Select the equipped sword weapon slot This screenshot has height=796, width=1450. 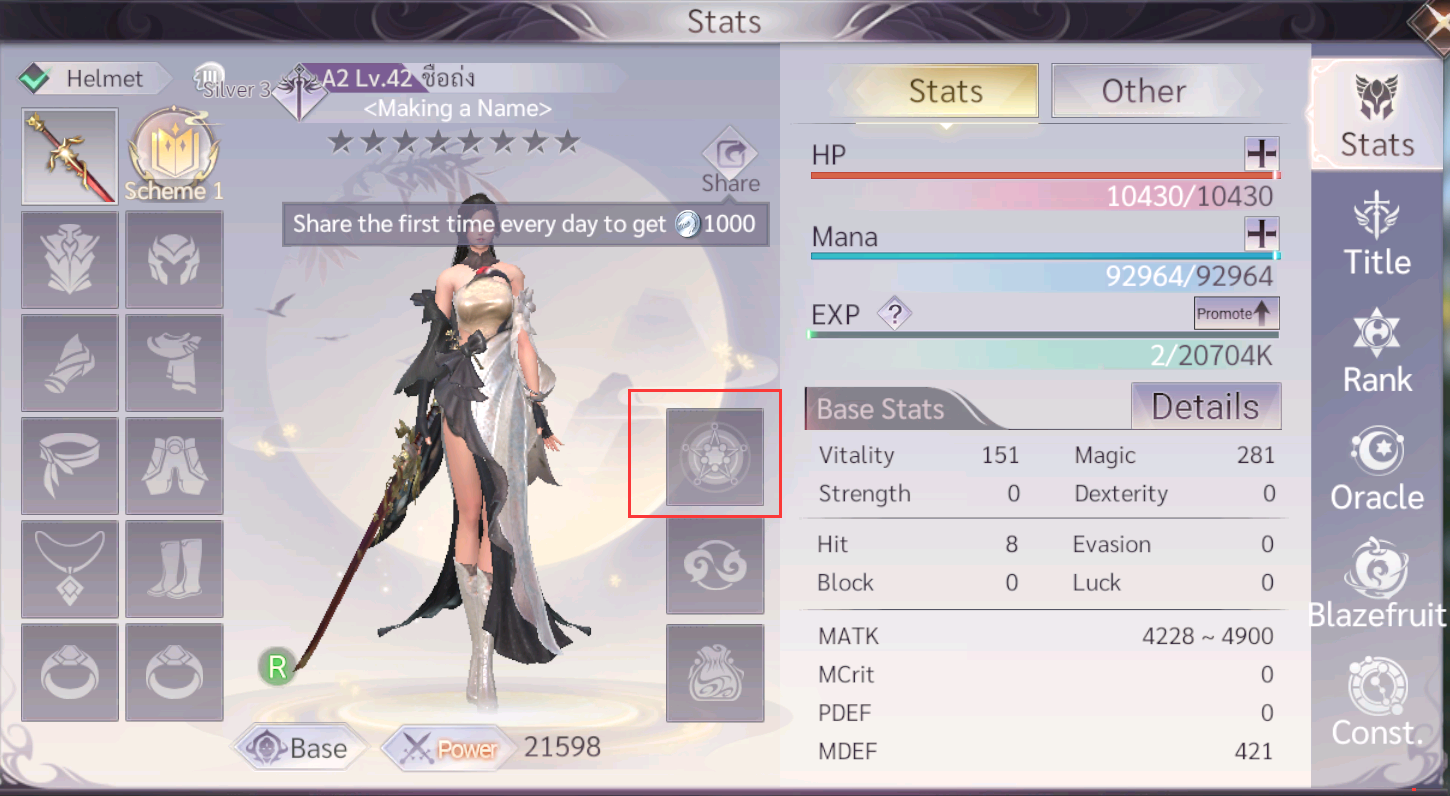pos(70,157)
